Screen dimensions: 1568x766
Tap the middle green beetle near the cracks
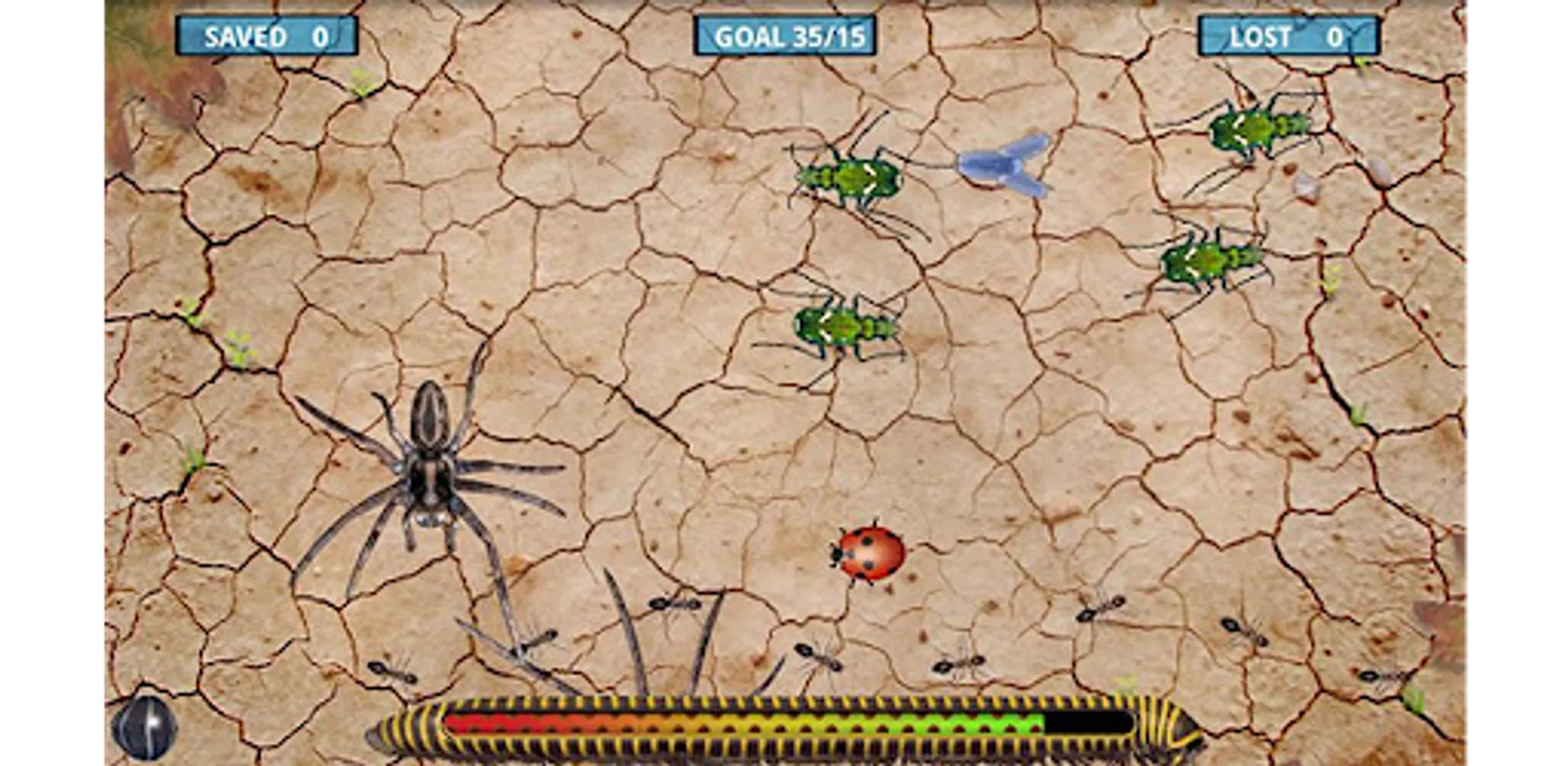(x=842, y=328)
